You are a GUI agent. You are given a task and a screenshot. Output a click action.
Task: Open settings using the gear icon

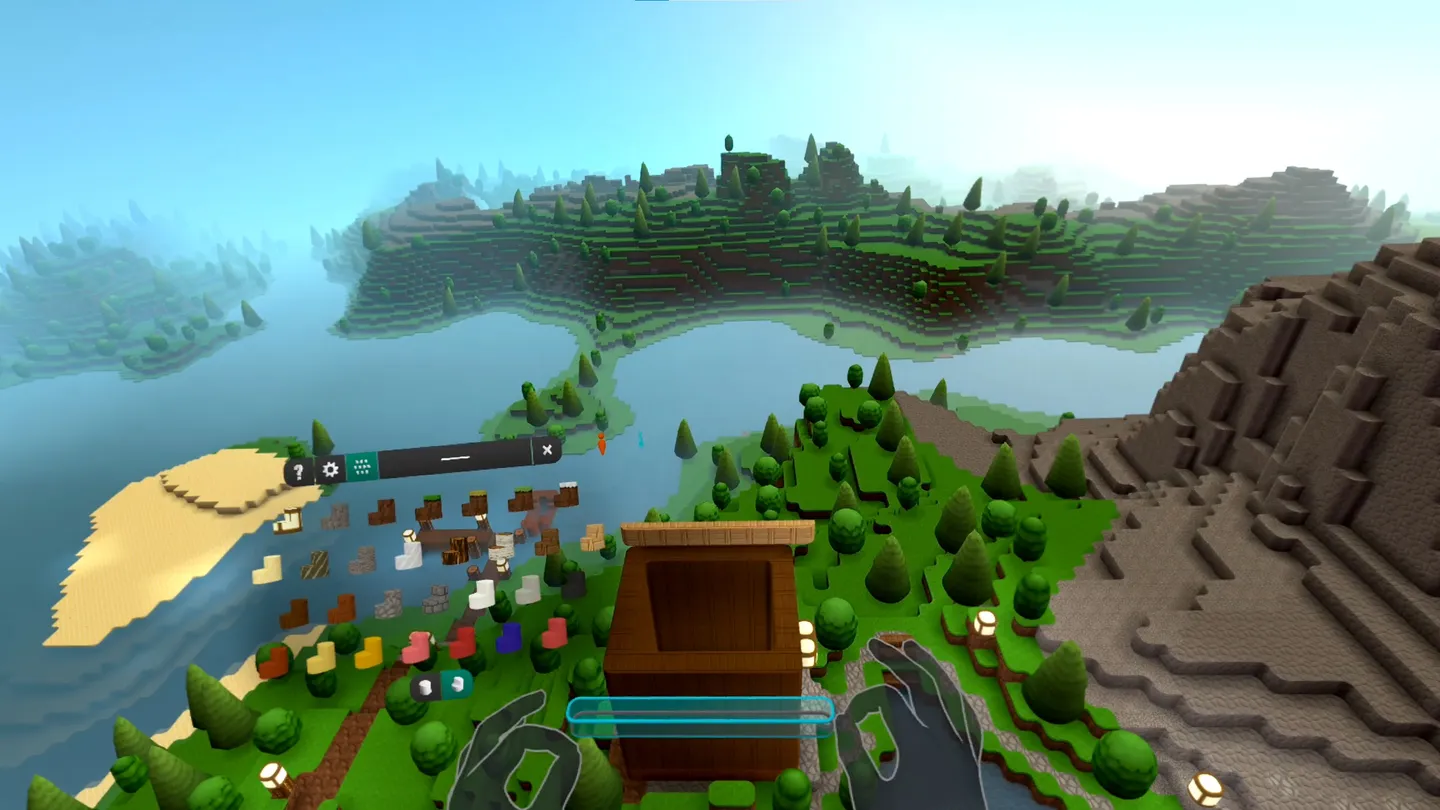click(x=330, y=468)
